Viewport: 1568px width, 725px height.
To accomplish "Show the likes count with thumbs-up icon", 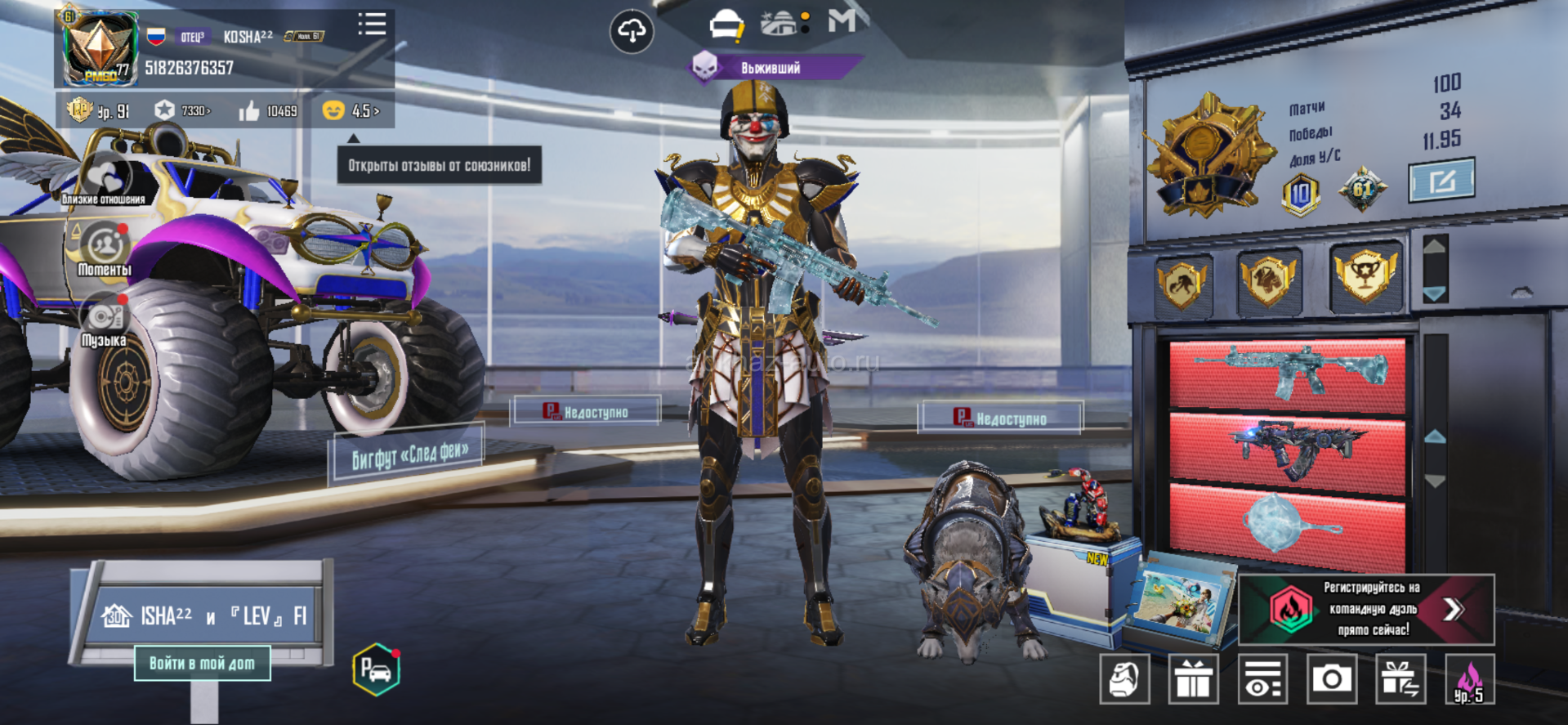I will pos(268,110).
